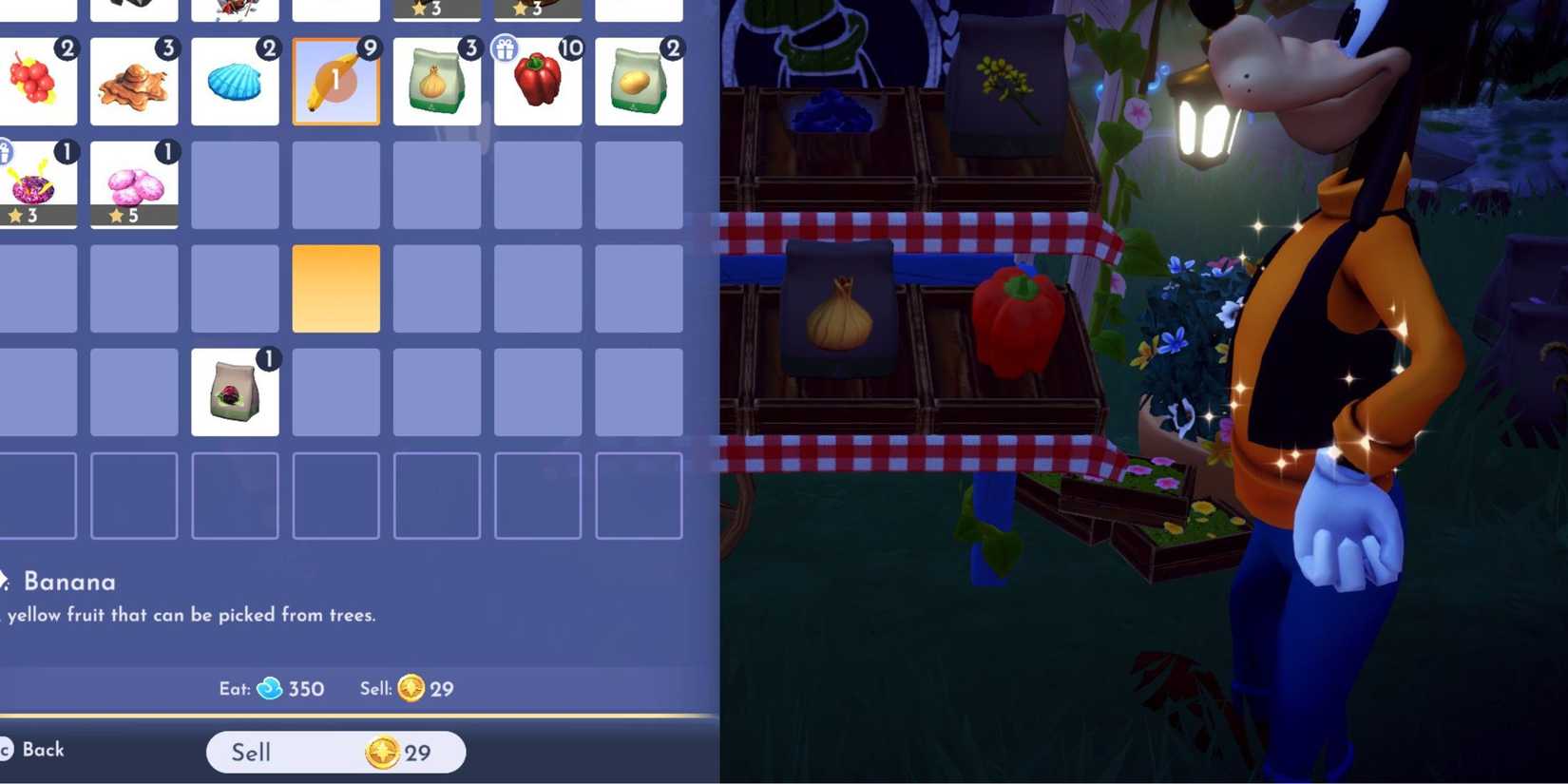Select the Potato Seeds bag with count 2
1568x784 pixels.
click(x=638, y=82)
